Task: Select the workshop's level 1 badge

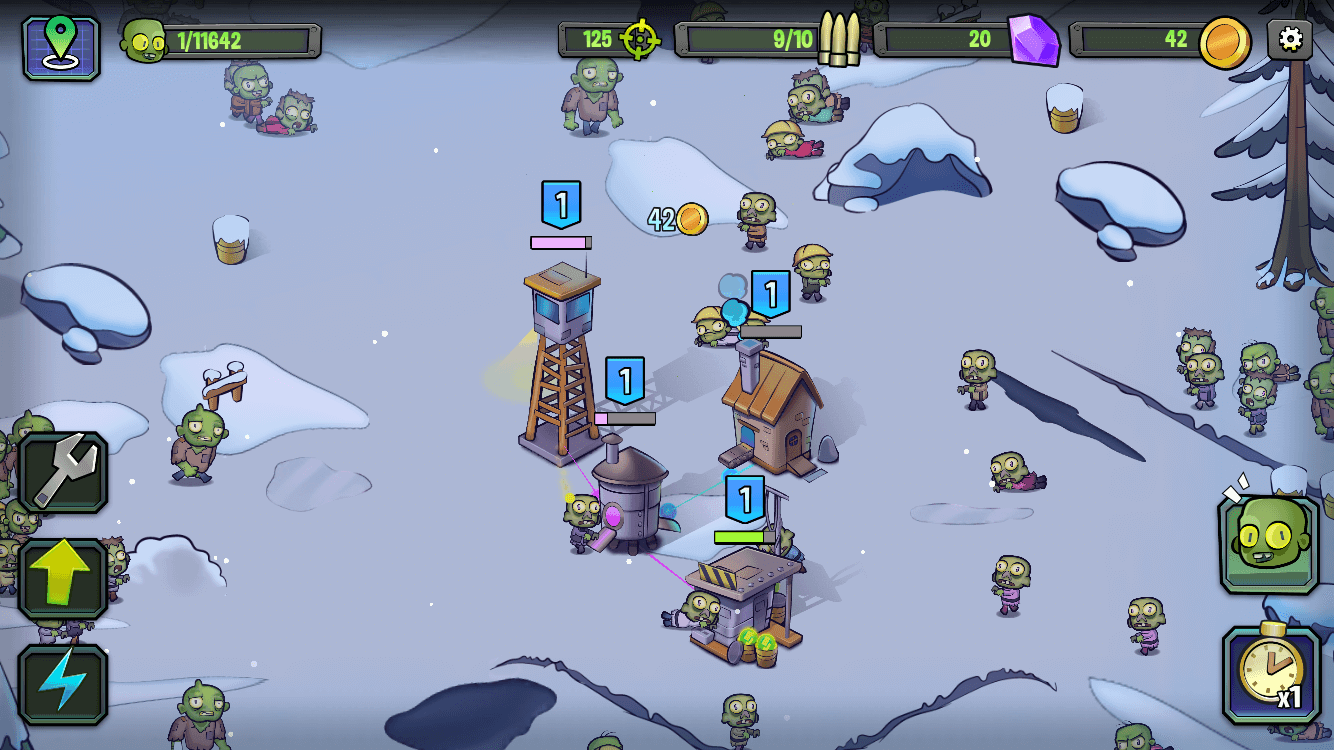Action: 744,499
